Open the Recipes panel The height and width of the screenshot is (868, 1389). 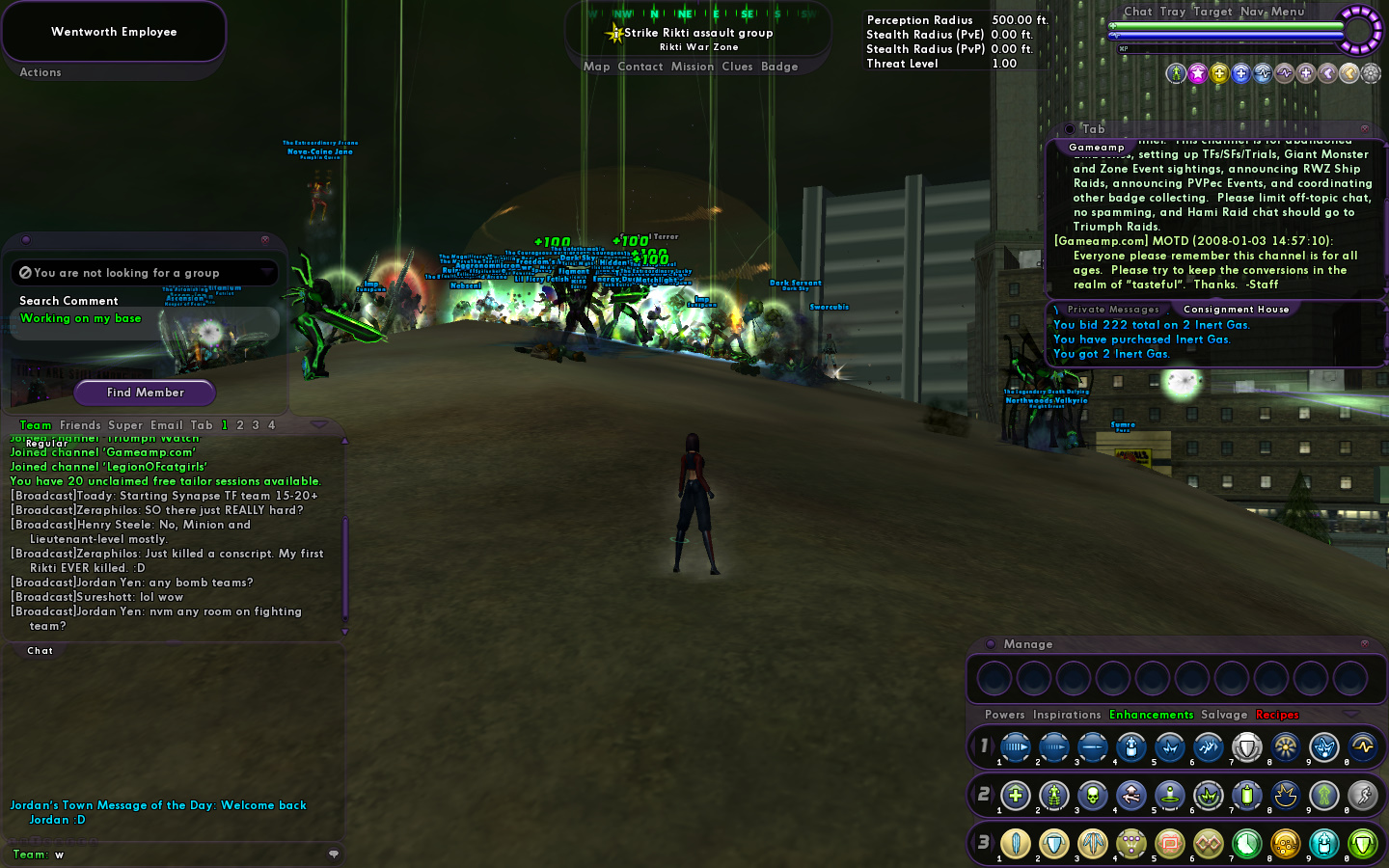(x=1277, y=715)
